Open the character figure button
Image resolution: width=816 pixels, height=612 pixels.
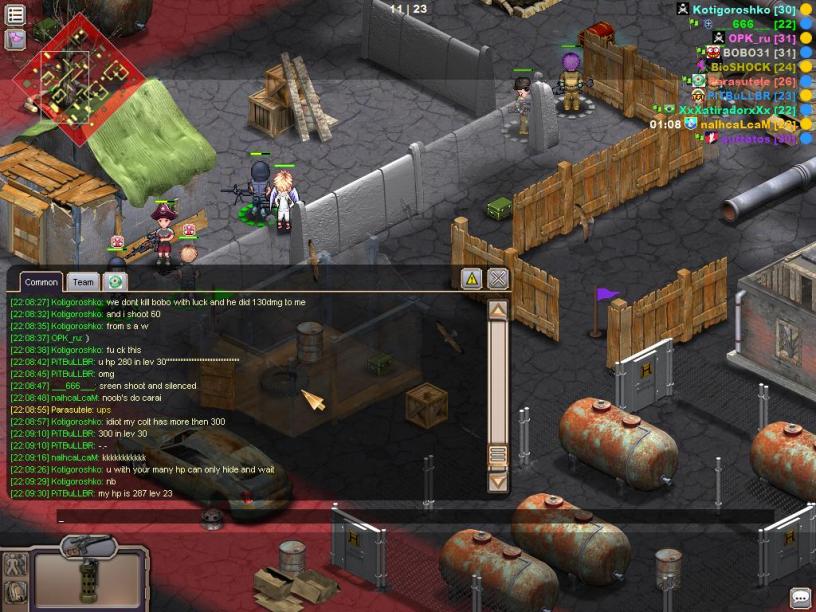[x=15, y=563]
